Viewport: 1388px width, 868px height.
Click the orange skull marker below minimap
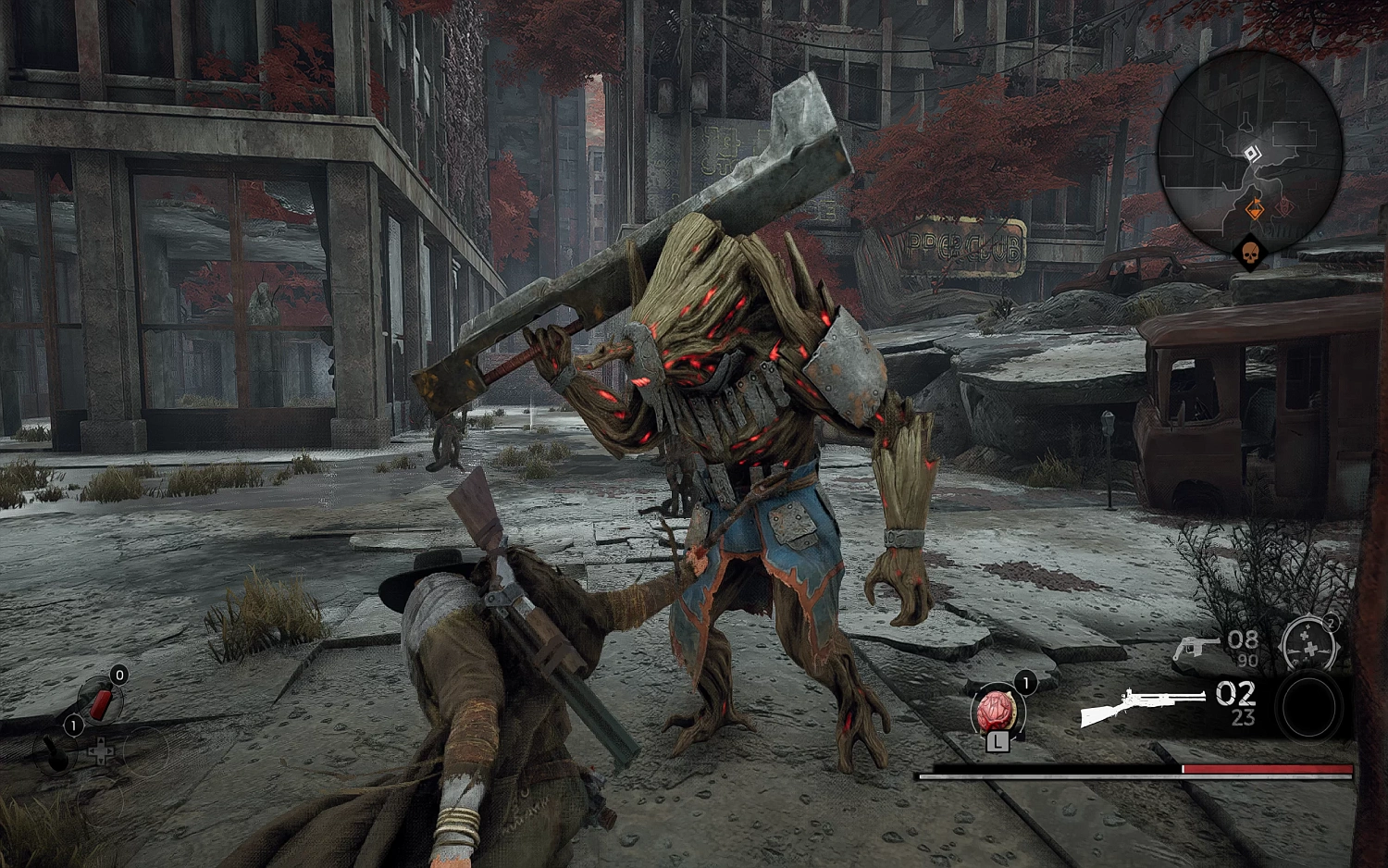pos(1249,254)
